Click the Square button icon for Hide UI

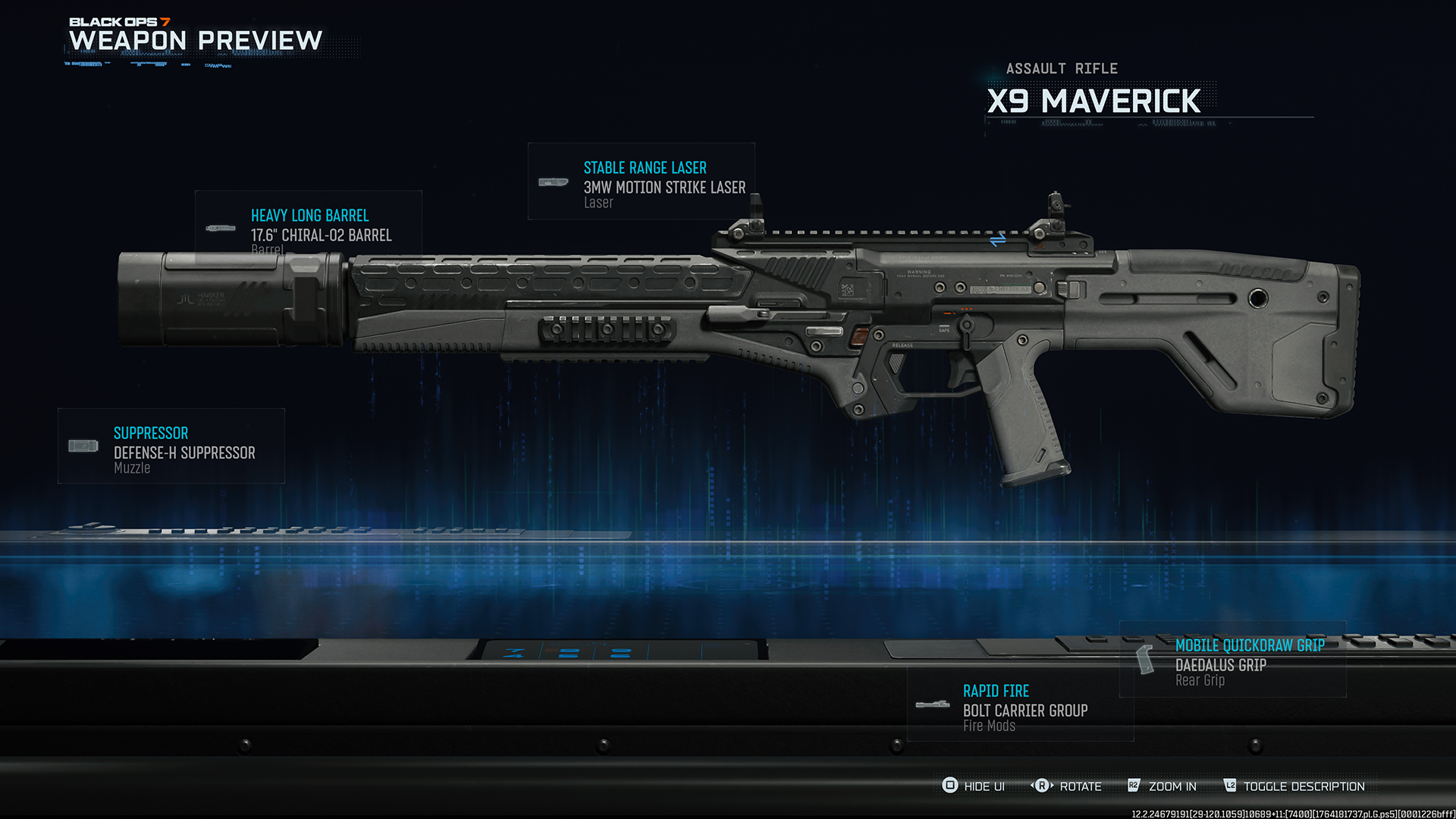950,786
